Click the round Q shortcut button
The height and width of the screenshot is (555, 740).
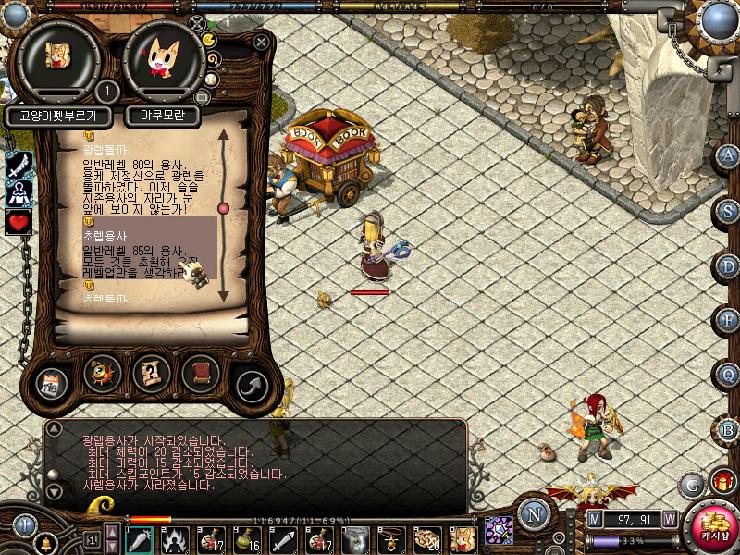[728, 373]
